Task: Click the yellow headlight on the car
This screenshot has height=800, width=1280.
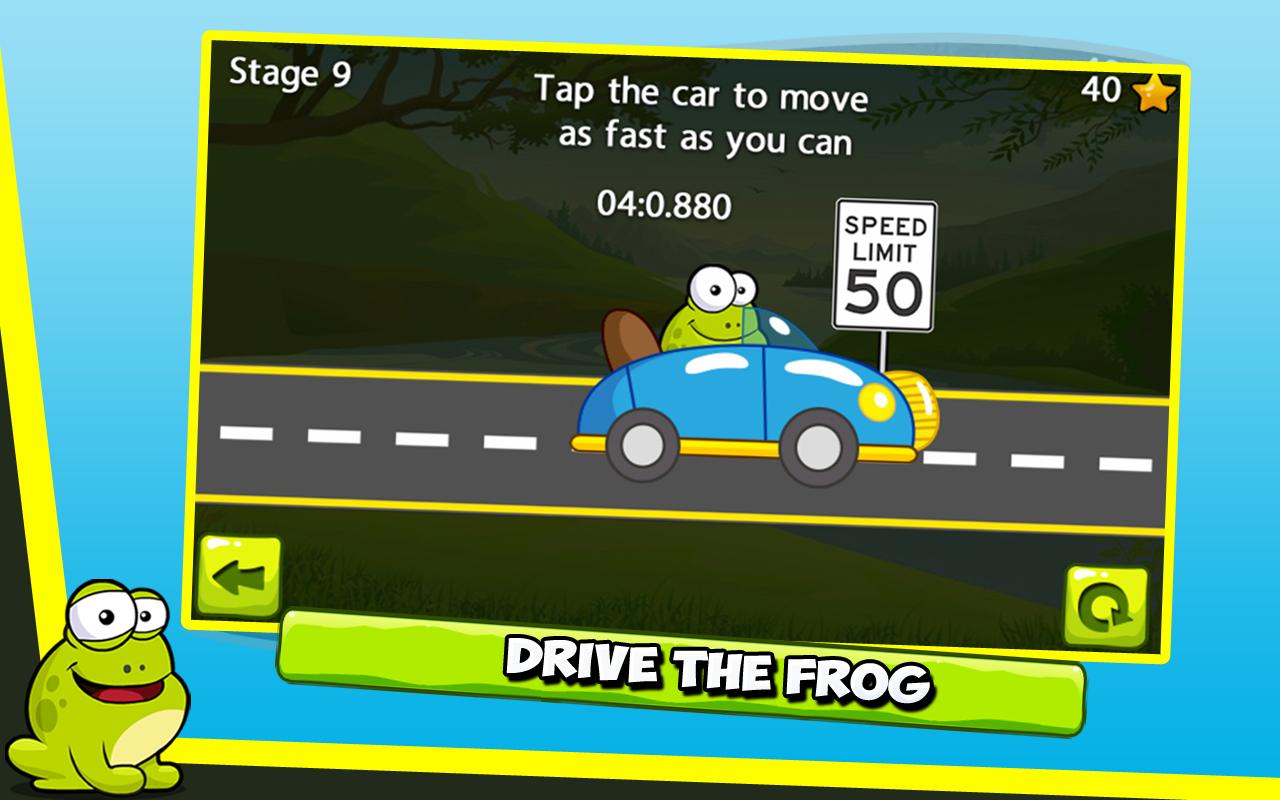Action: [877, 400]
